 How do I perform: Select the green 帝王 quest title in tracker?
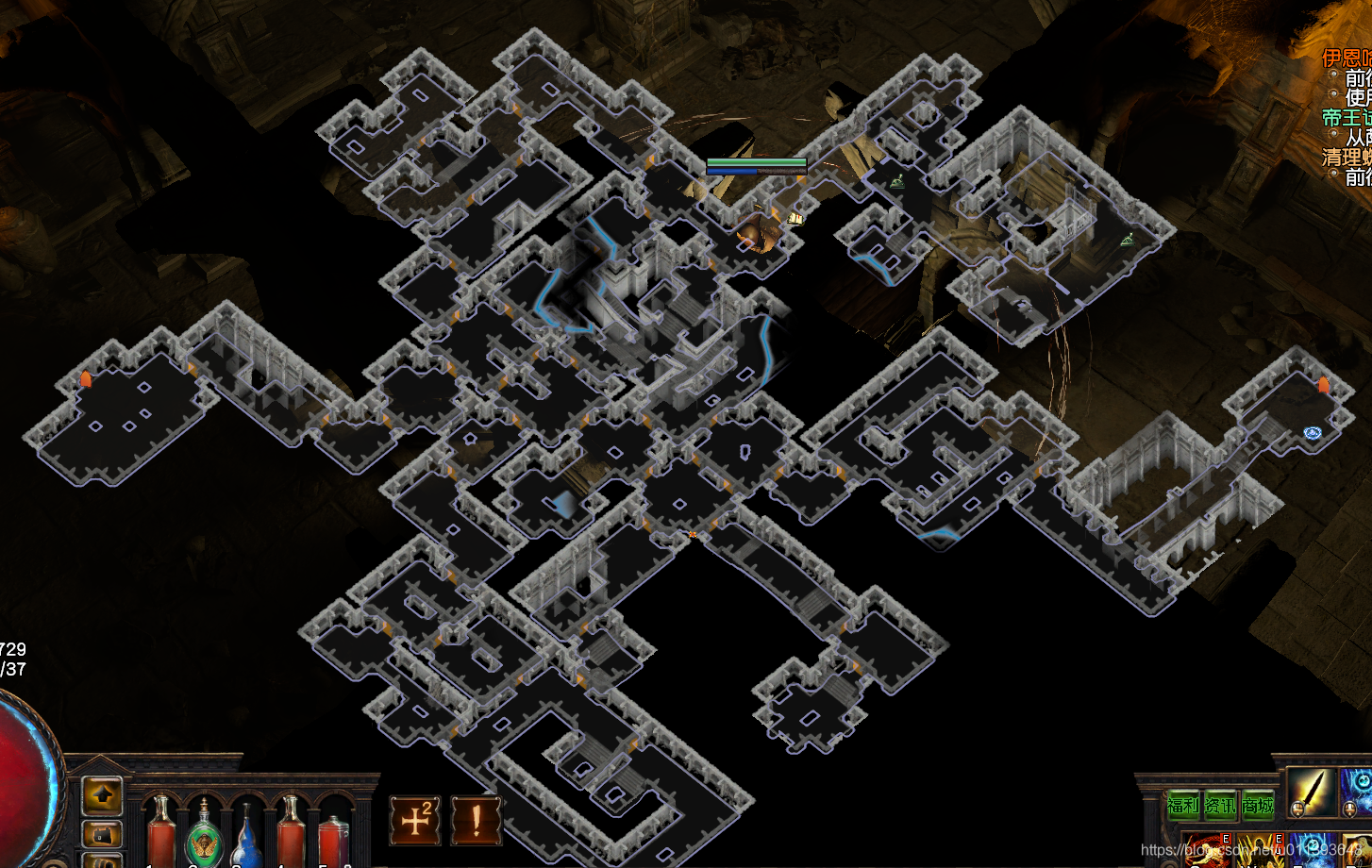click(1347, 118)
